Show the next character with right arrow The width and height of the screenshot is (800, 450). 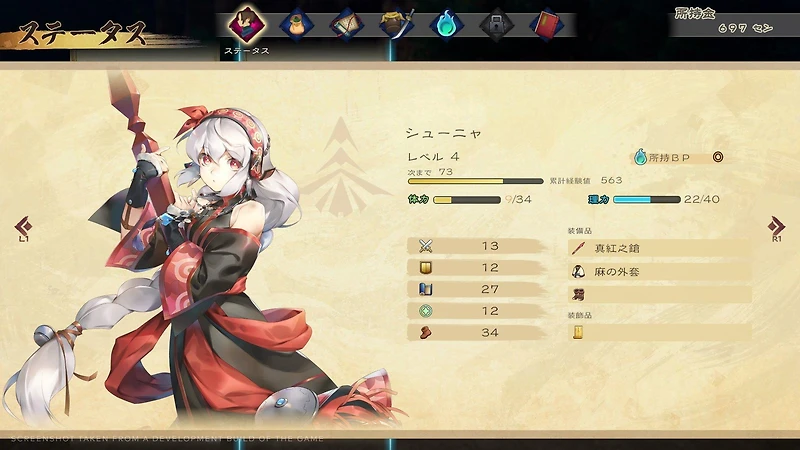[777, 229]
